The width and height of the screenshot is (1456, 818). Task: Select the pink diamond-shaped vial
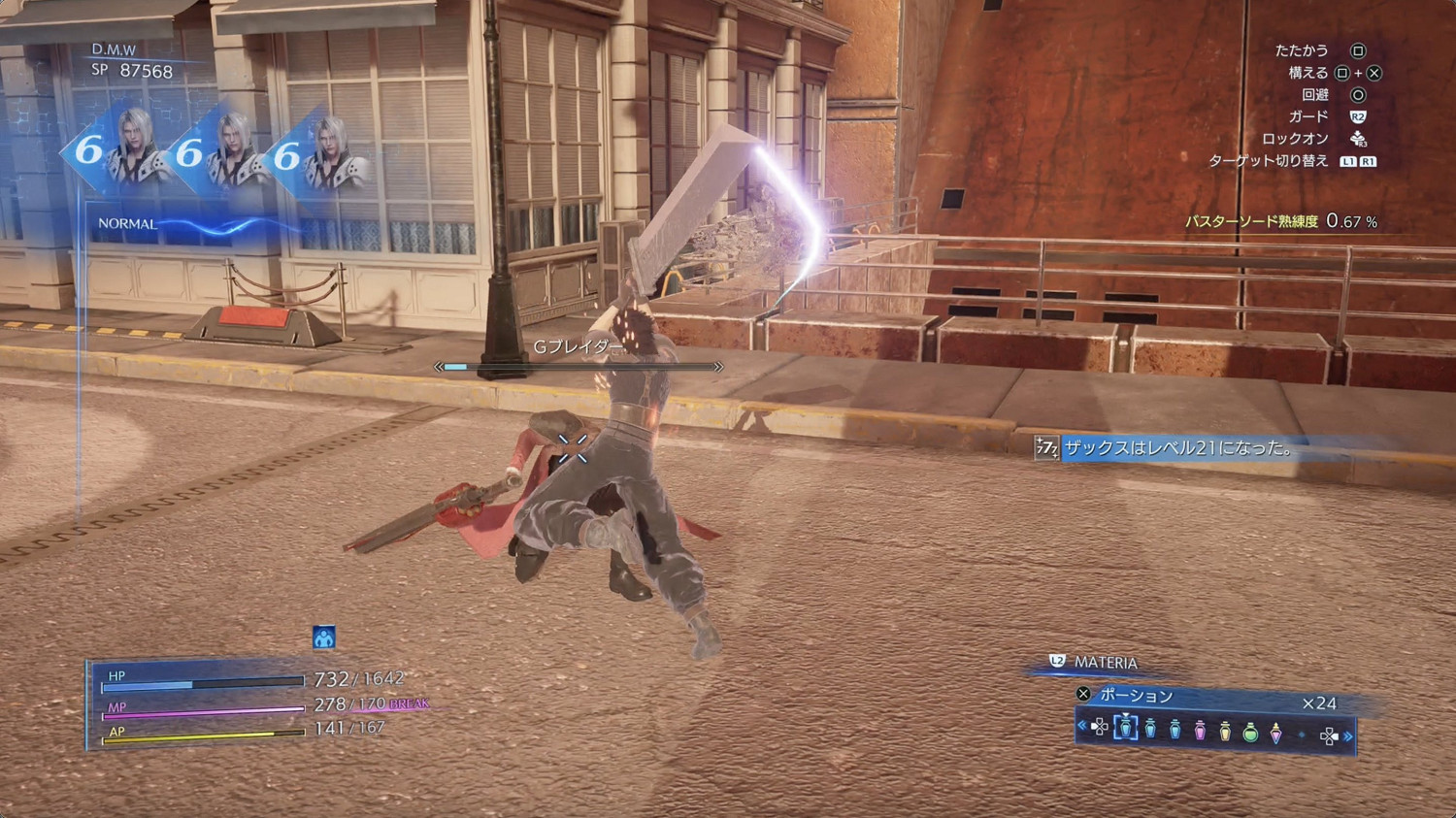[x=1275, y=732]
